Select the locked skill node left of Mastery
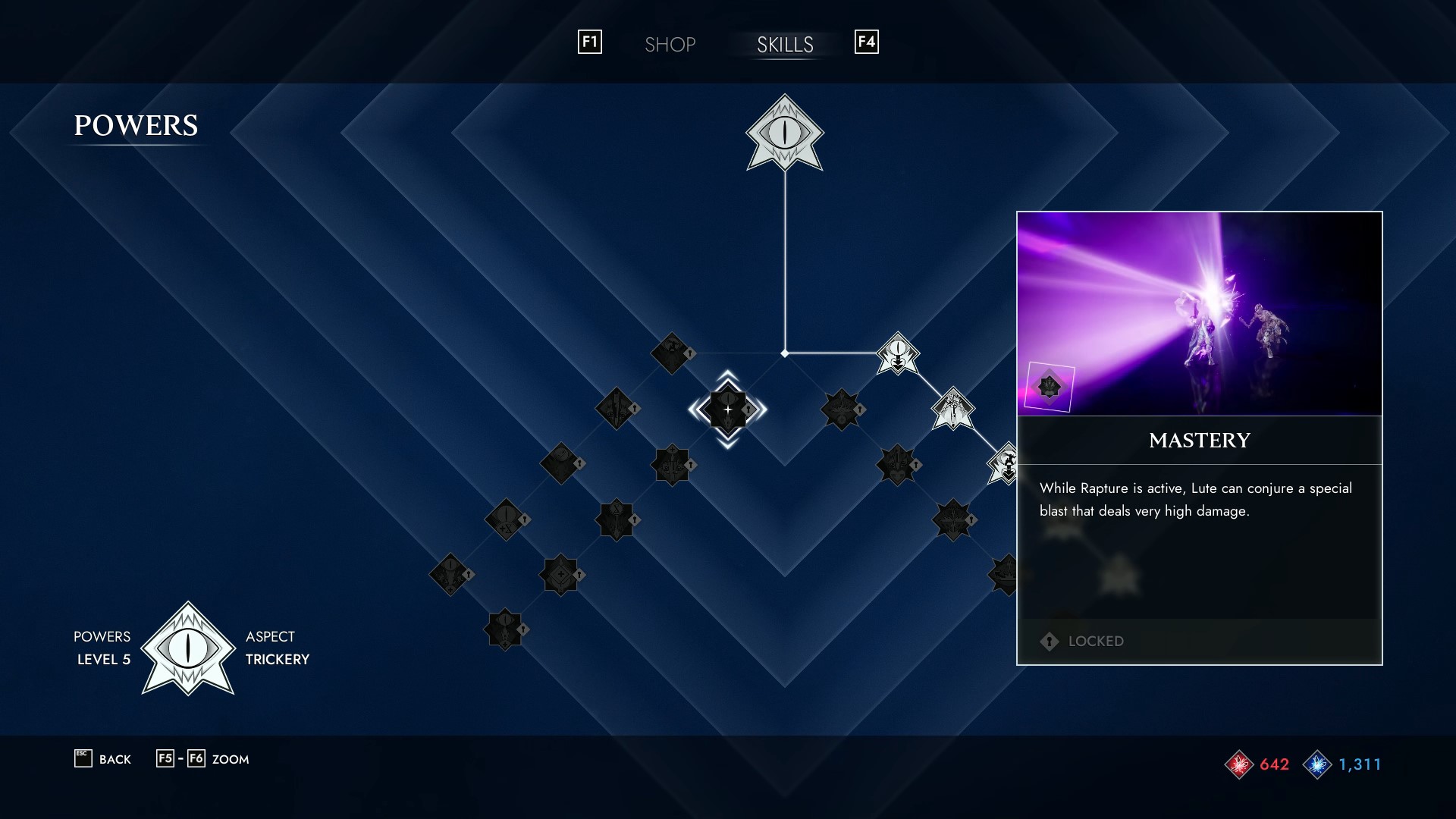This screenshot has width=1456, height=819. tap(618, 409)
